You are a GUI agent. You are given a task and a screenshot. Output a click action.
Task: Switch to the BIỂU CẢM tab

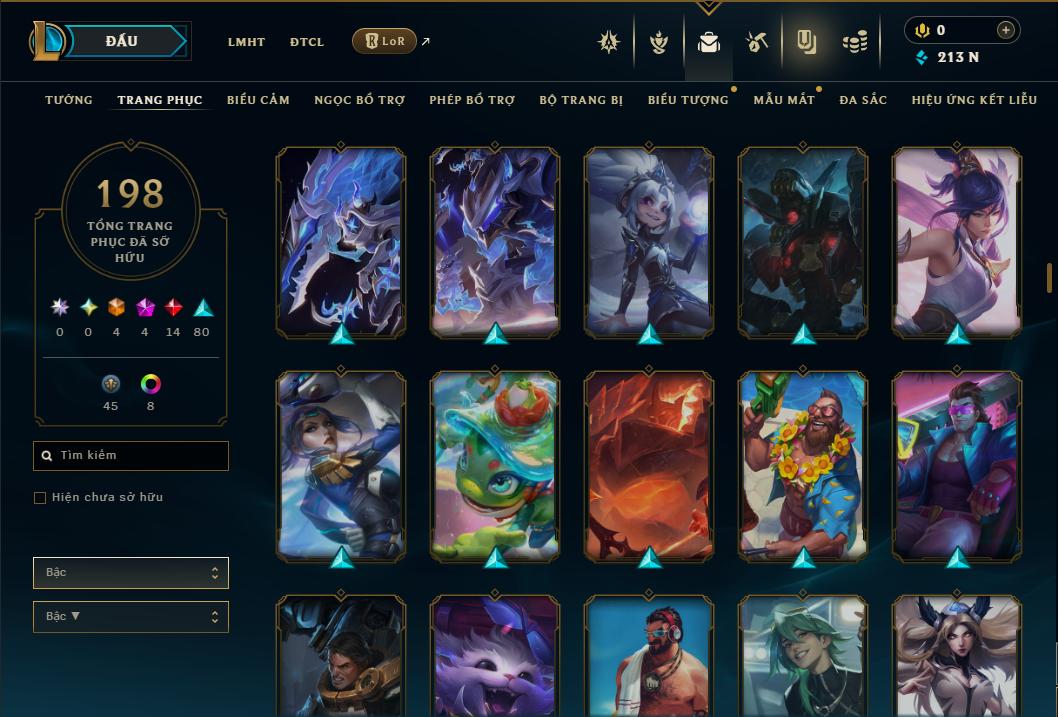pyautogui.click(x=258, y=100)
